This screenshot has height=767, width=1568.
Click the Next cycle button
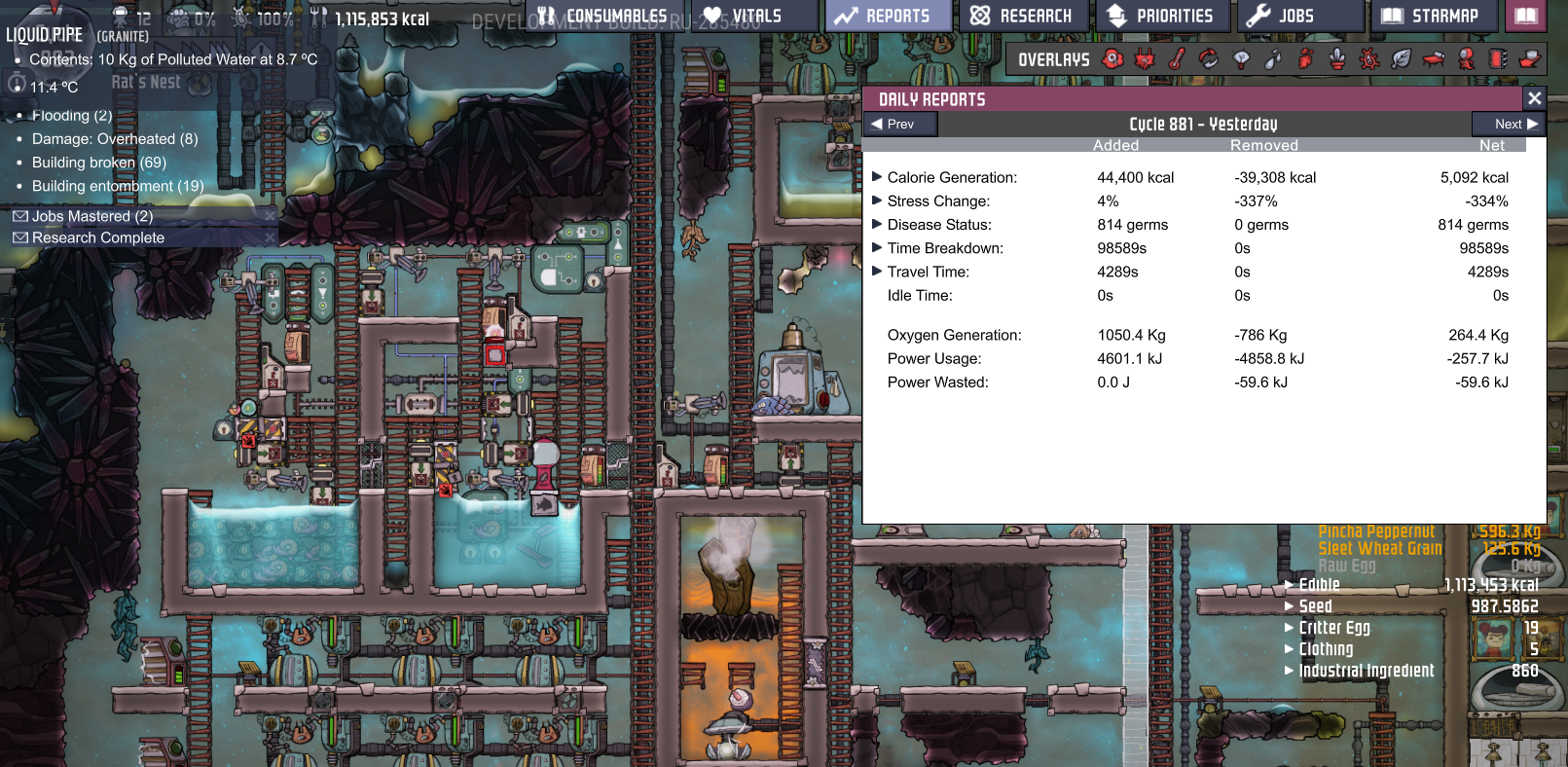pos(1509,124)
